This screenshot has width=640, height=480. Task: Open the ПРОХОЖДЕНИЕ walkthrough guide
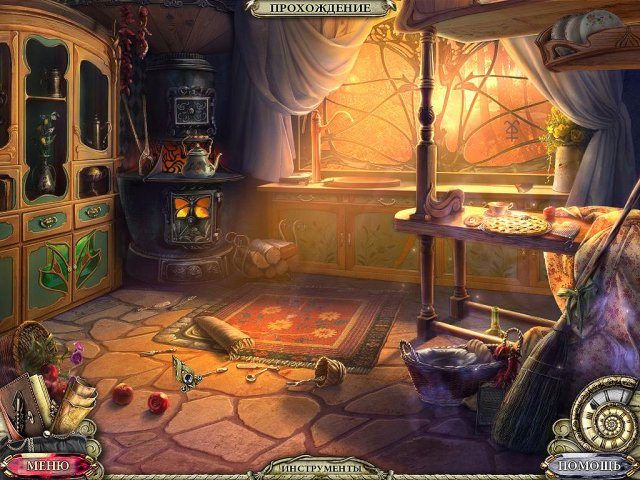tap(320, 8)
